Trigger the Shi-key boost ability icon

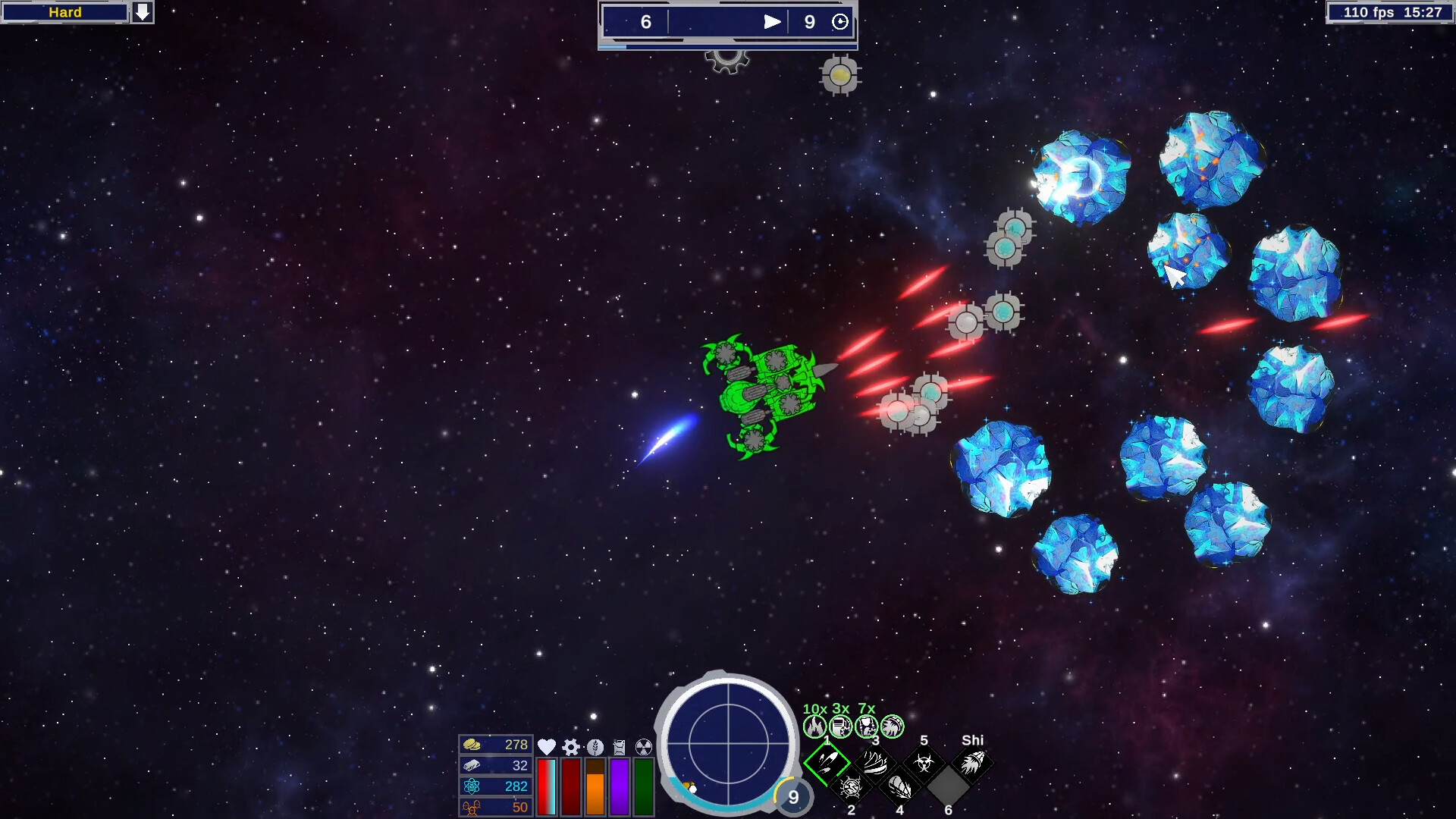pyautogui.click(x=972, y=762)
